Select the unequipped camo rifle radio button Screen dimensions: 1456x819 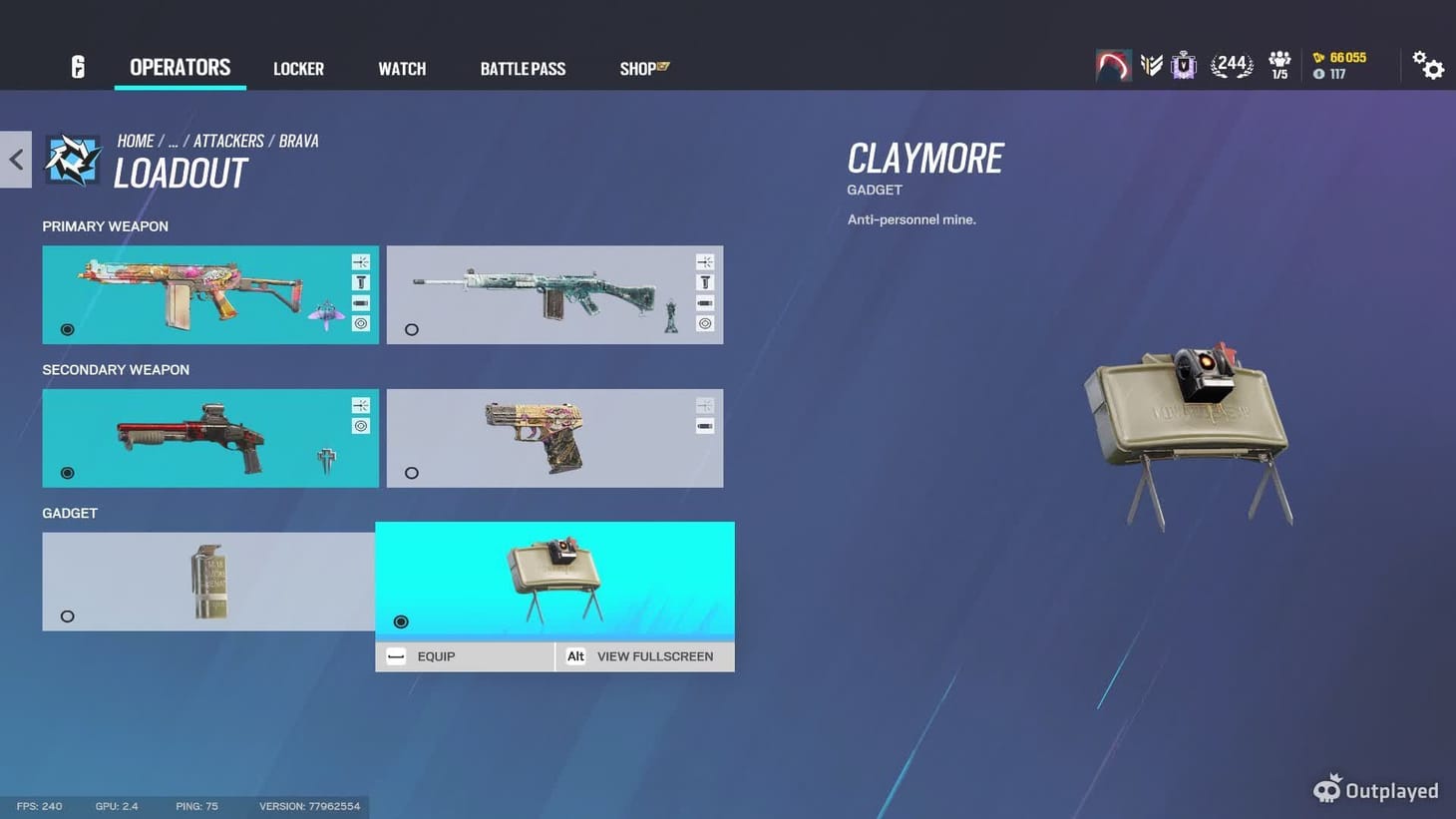coord(411,329)
